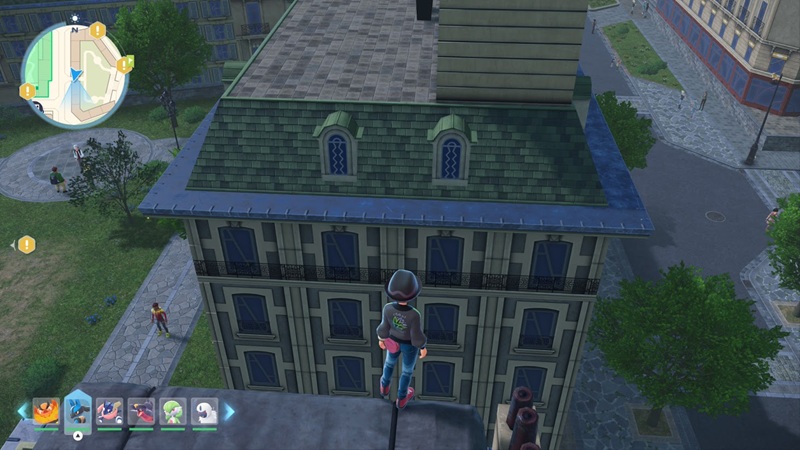Choose the dark red-winged Pokémon party slot
The width and height of the screenshot is (800, 450).
141,411
